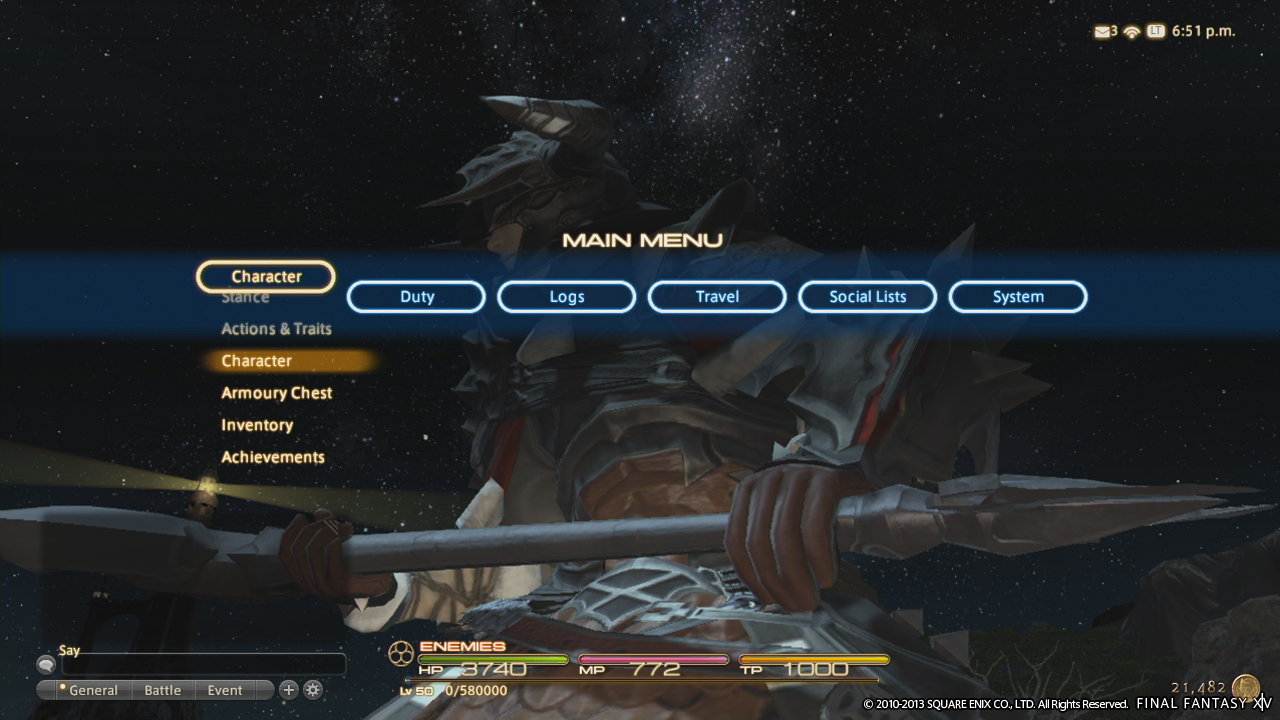Switch to the Battle chat tab
This screenshot has width=1280, height=720.
pos(162,690)
